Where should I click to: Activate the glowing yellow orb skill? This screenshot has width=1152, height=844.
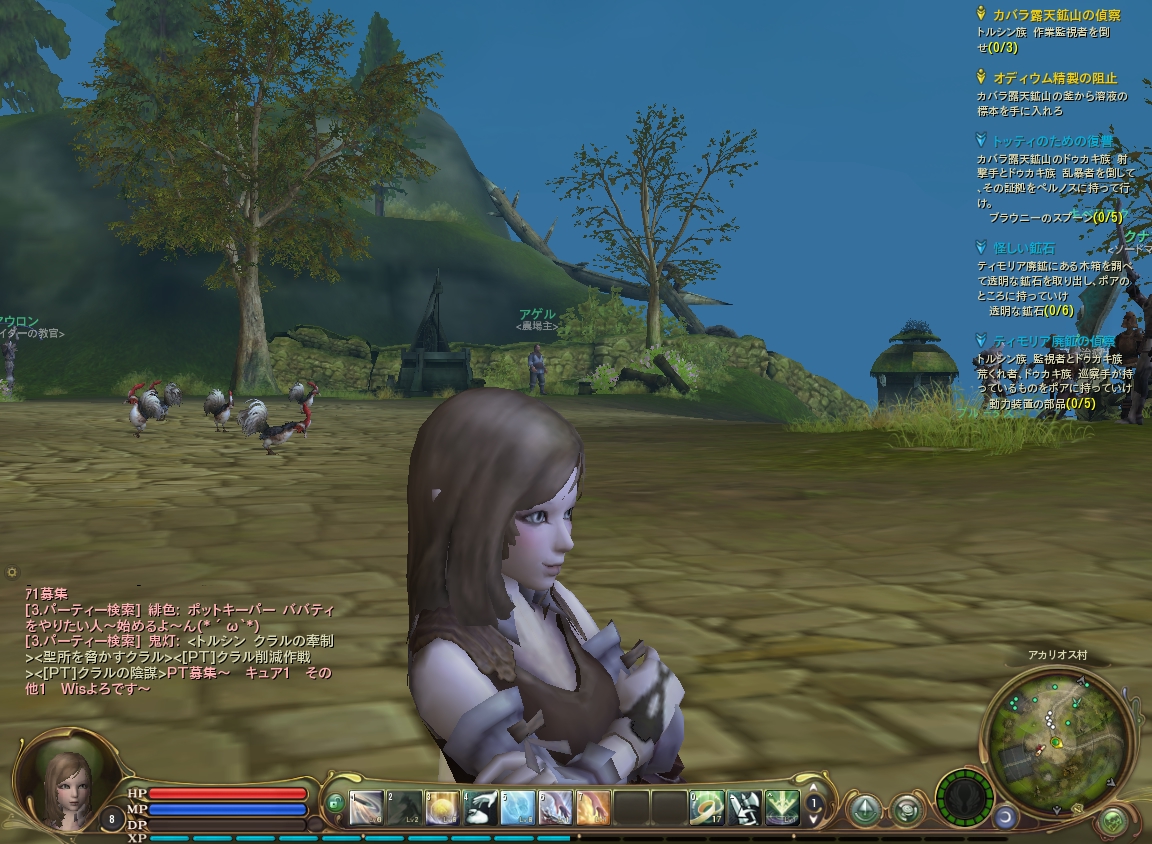pyautogui.click(x=442, y=807)
